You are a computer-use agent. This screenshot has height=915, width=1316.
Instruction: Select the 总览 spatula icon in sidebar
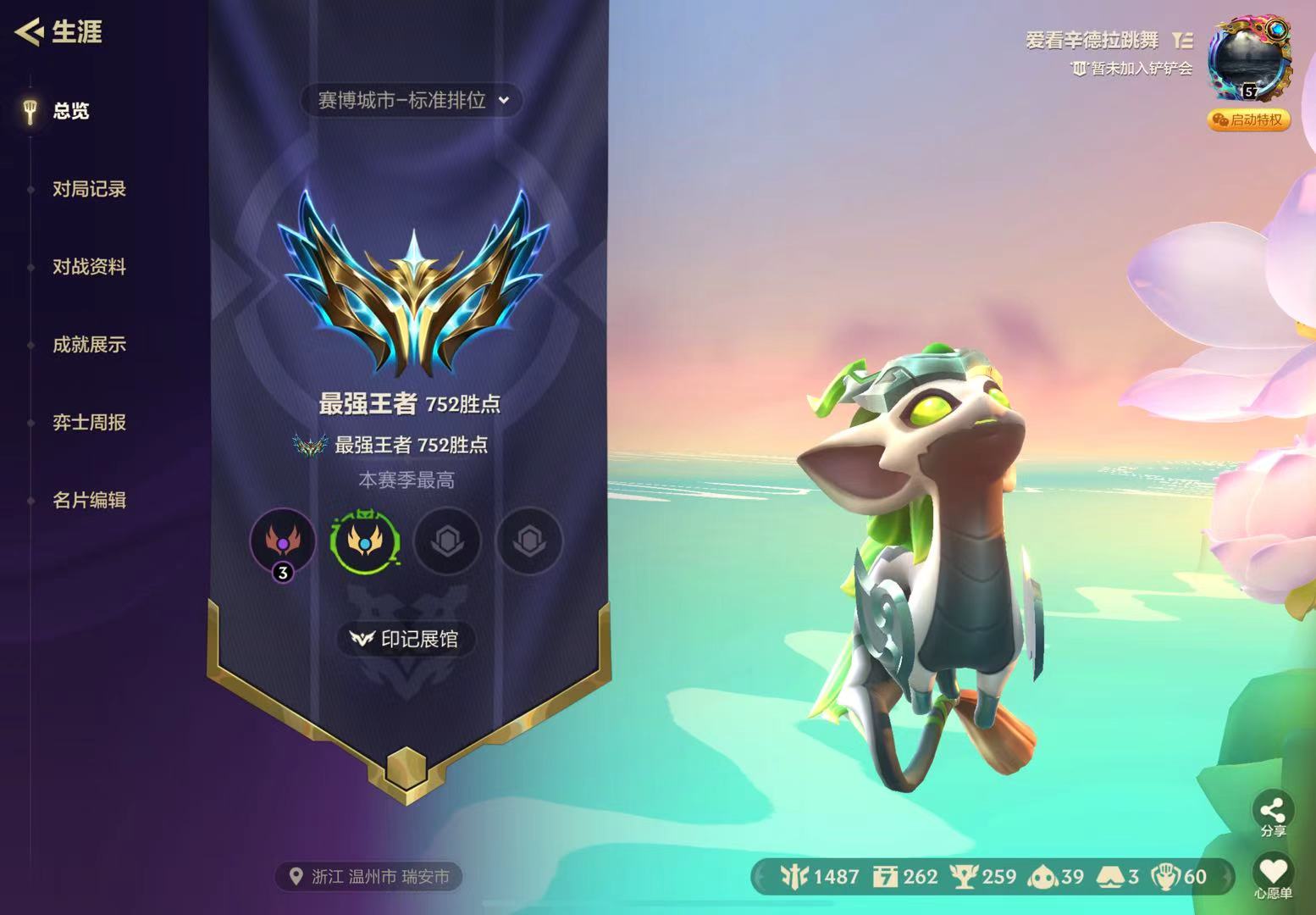pyautogui.click(x=31, y=111)
